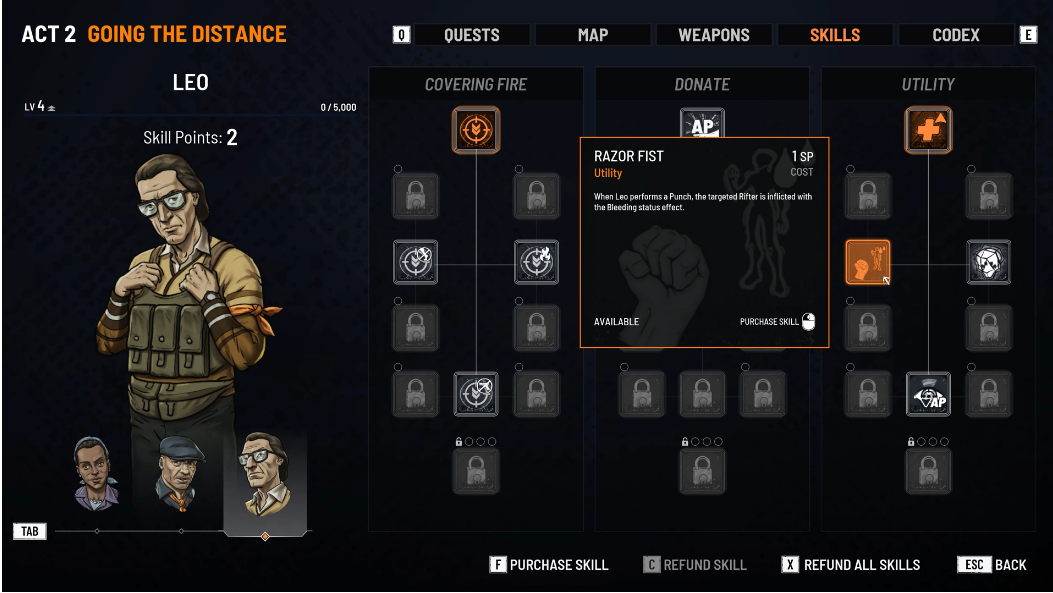Open the Quests tab
The width and height of the screenshot is (1053, 593).
point(471,35)
